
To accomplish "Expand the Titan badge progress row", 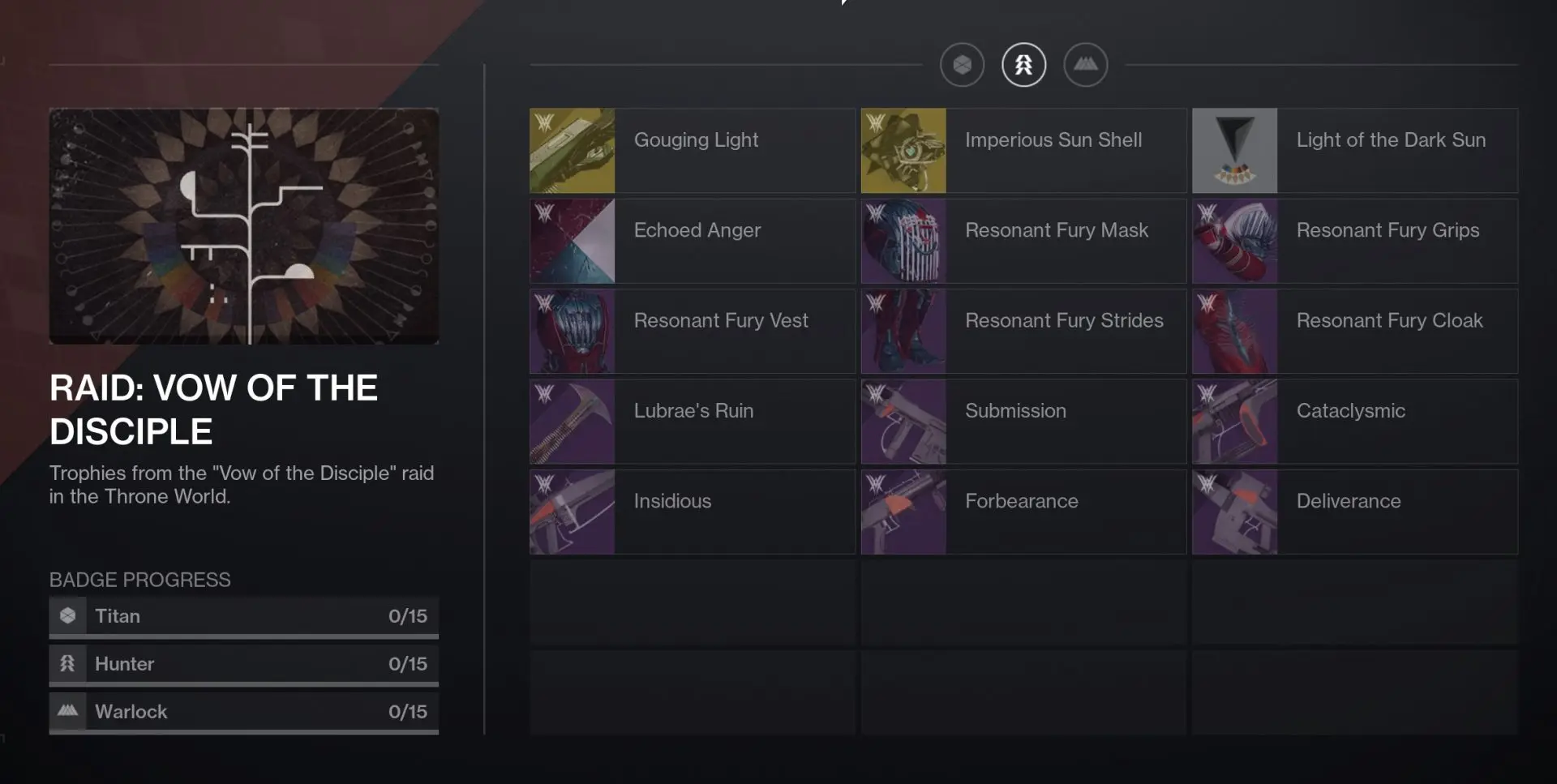I will (x=242, y=615).
